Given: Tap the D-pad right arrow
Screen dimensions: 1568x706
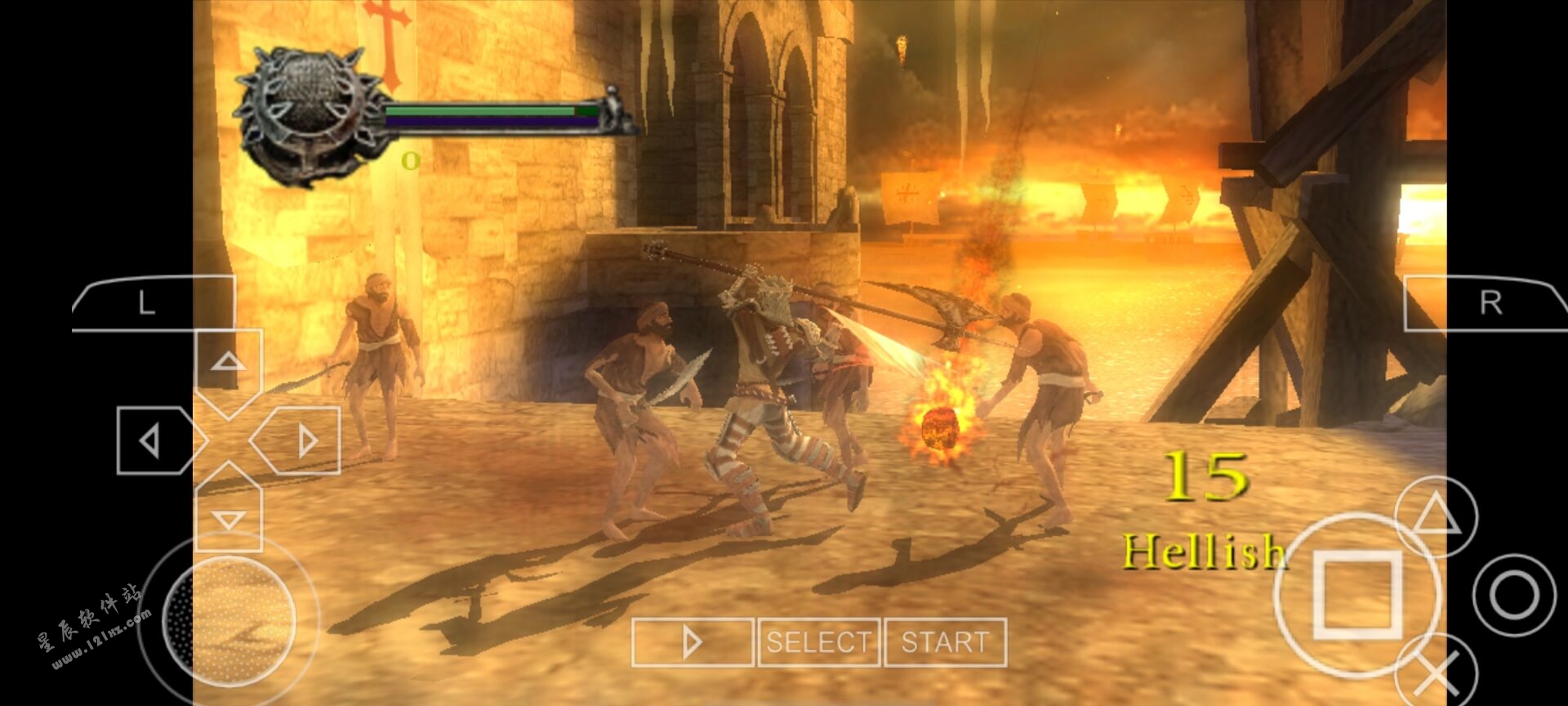Looking at the screenshot, I should click(304, 441).
